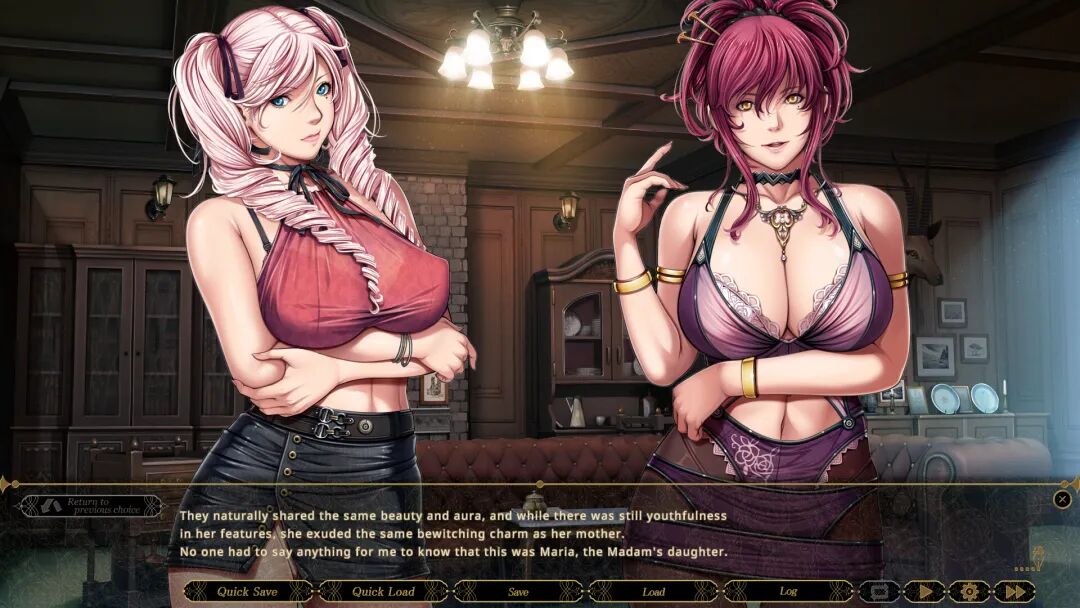The image size is (1080, 608).
Task: Open the Save menu
Action: coord(518,591)
